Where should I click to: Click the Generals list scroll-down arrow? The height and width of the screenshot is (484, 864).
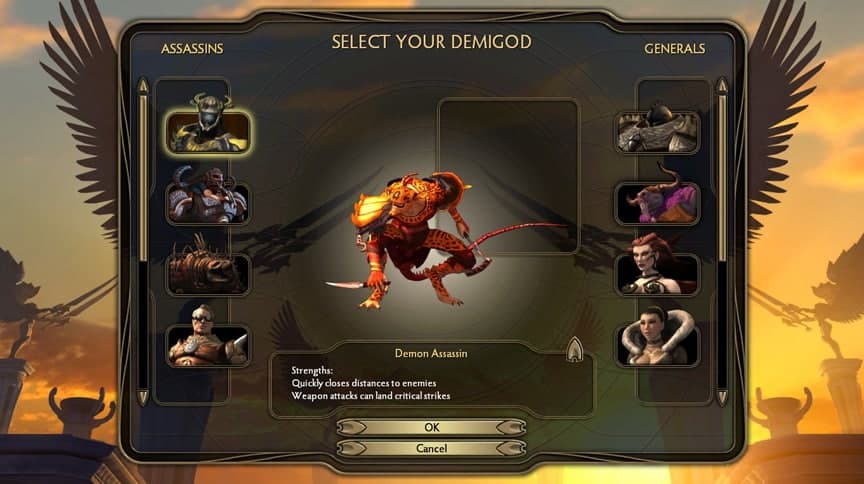(722, 397)
